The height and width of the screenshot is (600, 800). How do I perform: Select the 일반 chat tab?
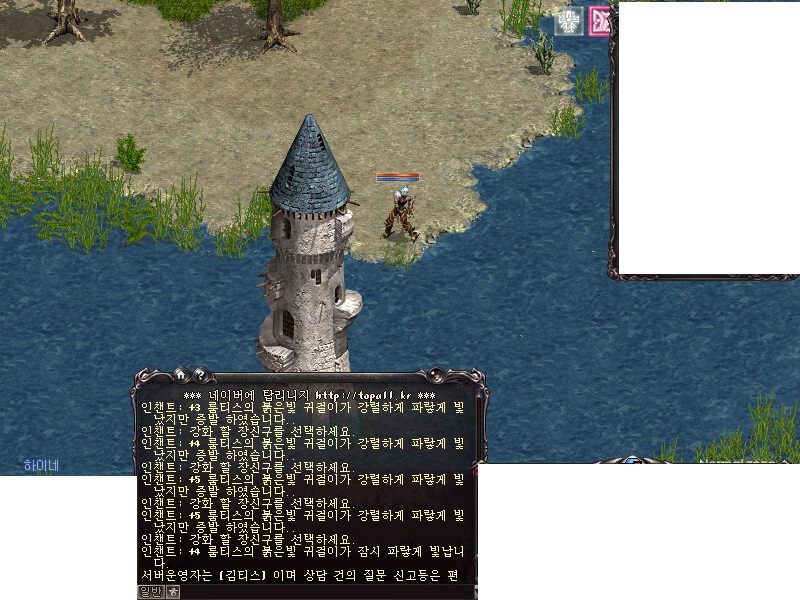pyautogui.click(x=150, y=592)
